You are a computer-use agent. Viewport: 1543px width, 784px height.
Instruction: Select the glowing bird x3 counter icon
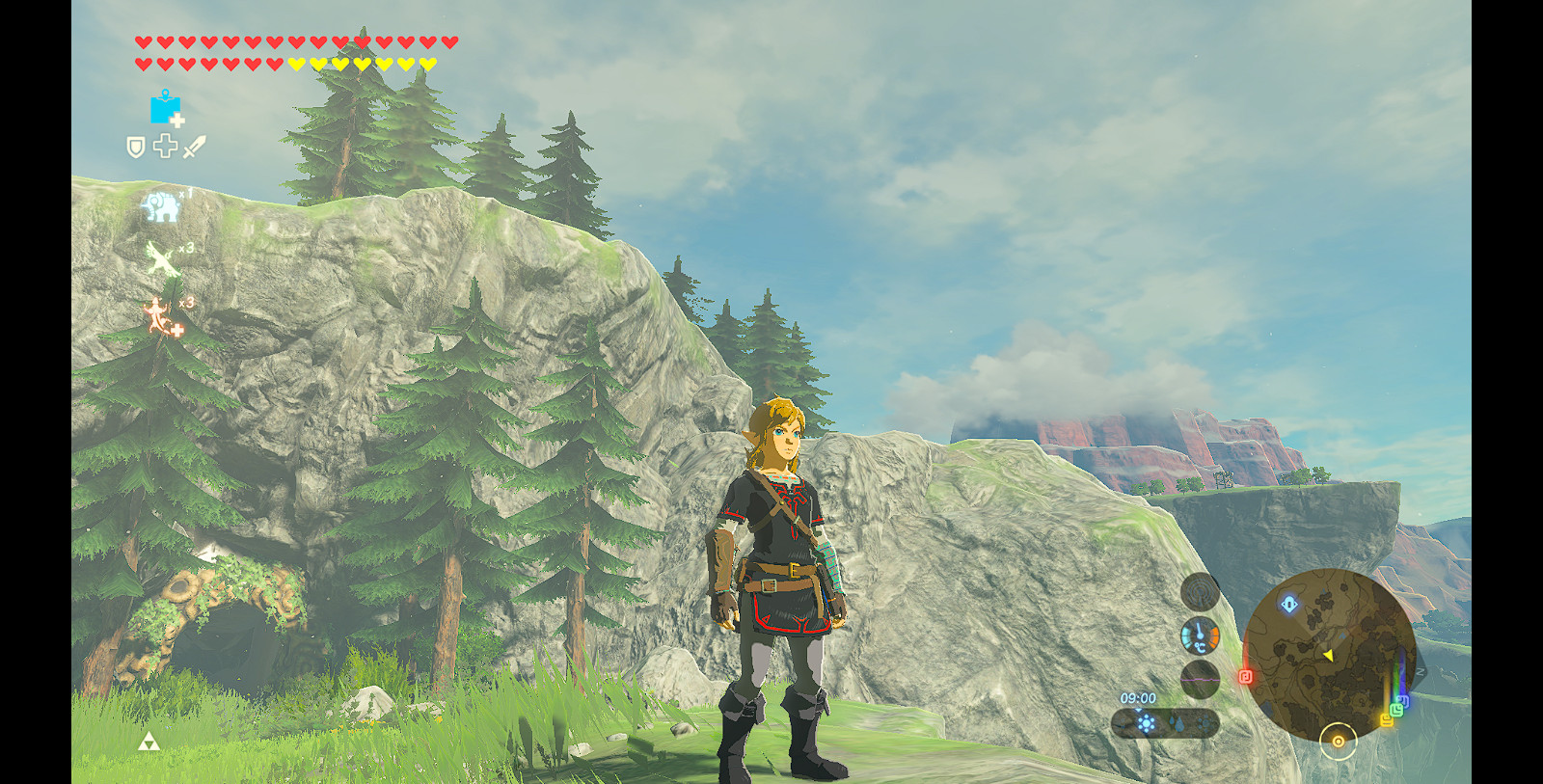click(159, 257)
